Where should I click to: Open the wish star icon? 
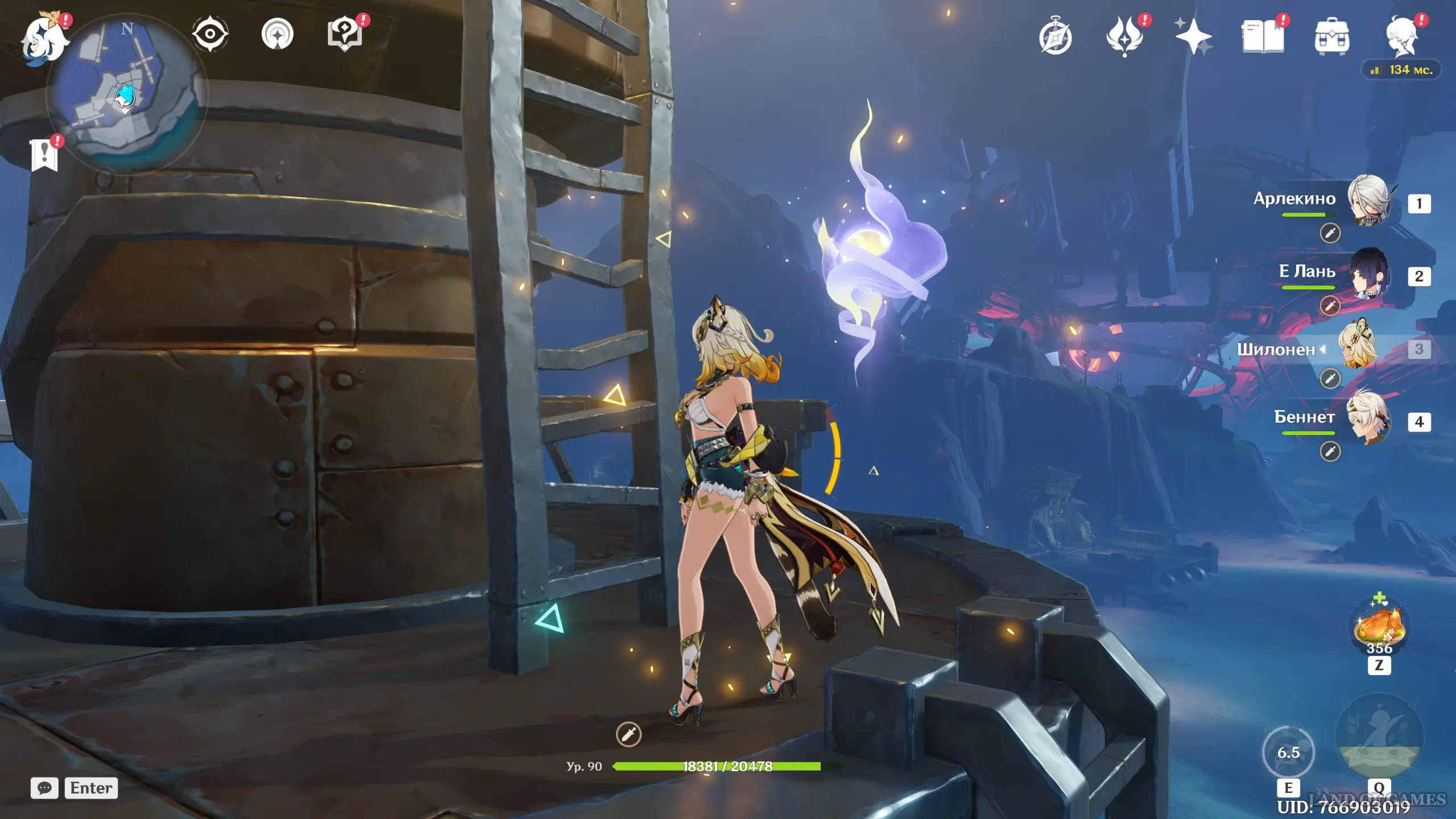pyautogui.click(x=1193, y=38)
